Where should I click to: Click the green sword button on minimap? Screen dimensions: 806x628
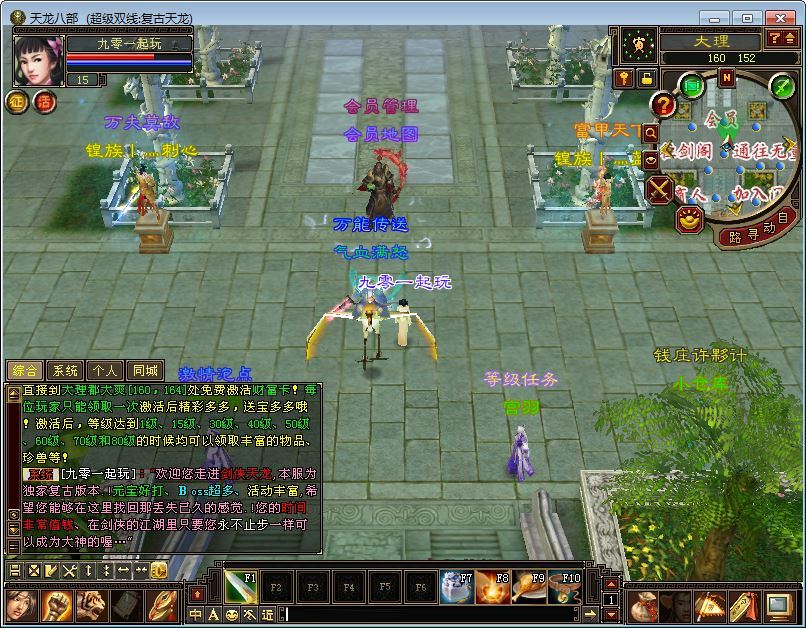pyautogui.click(x=782, y=87)
